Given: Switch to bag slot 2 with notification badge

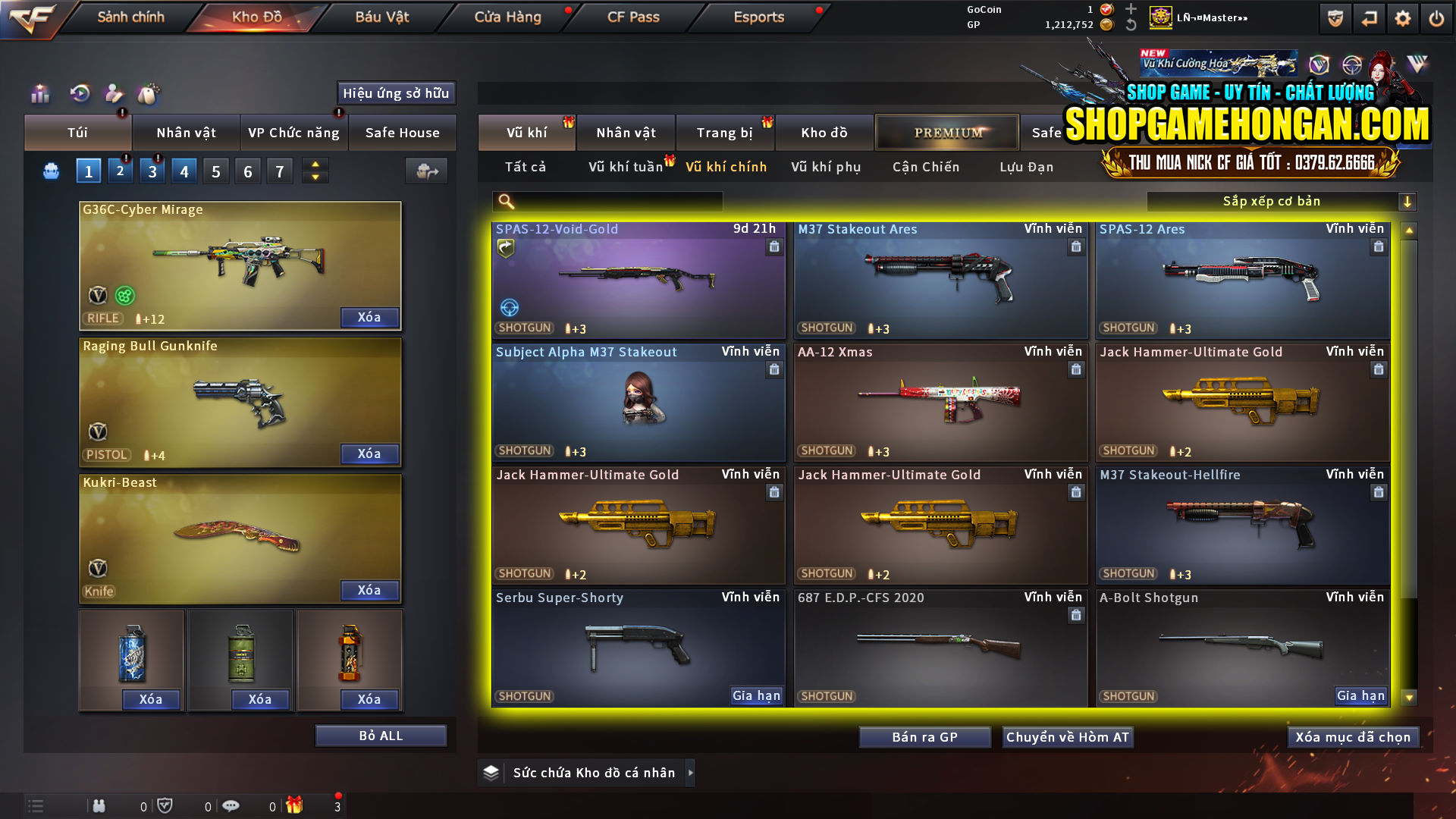Looking at the screenshot, I should click(120, 171).
